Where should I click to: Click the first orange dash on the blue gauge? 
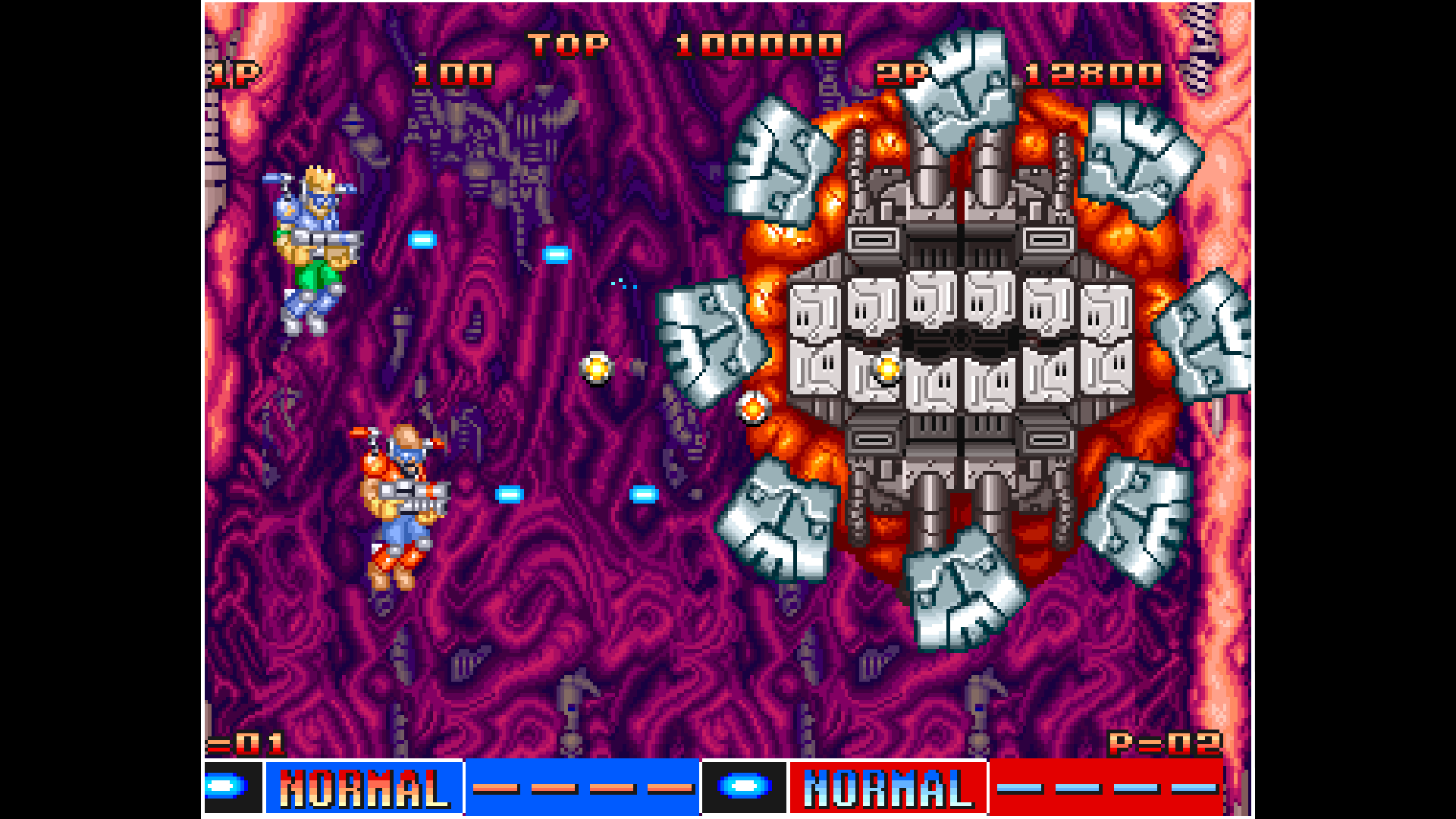click(x=494, y=789)
